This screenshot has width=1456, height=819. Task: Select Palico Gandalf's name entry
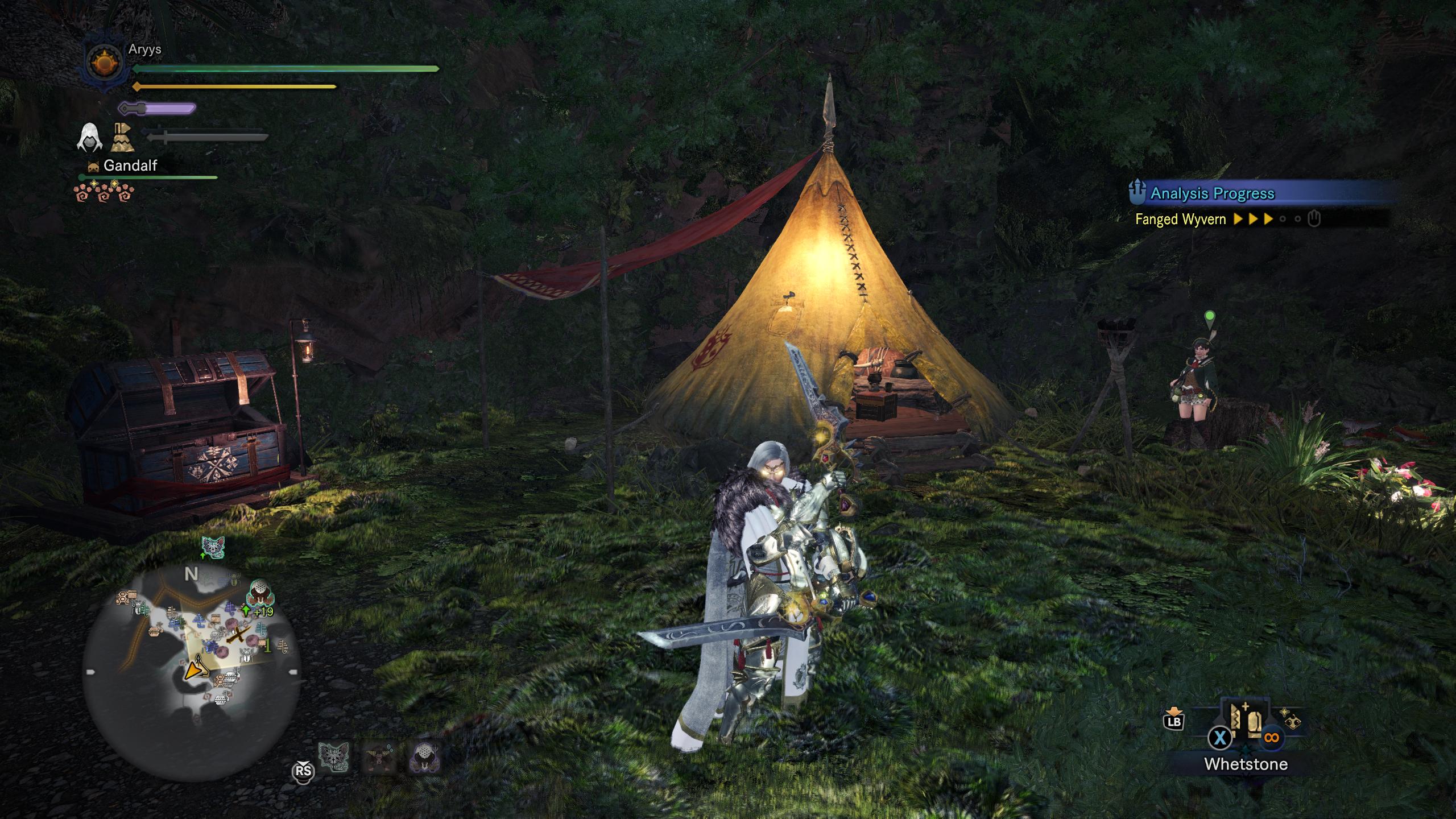(x=130, y=166)
